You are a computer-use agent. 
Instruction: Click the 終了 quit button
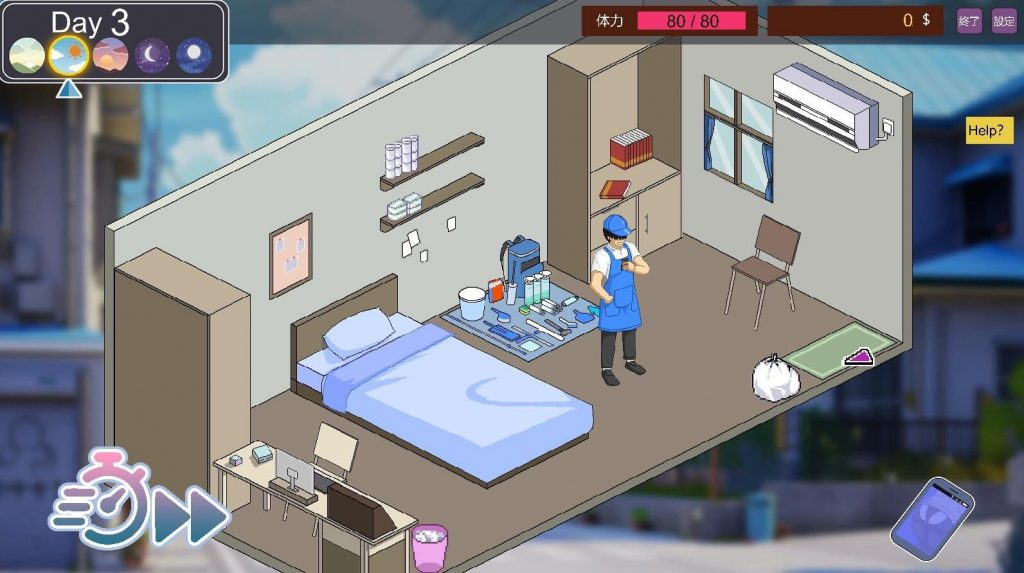click(969, 20)
